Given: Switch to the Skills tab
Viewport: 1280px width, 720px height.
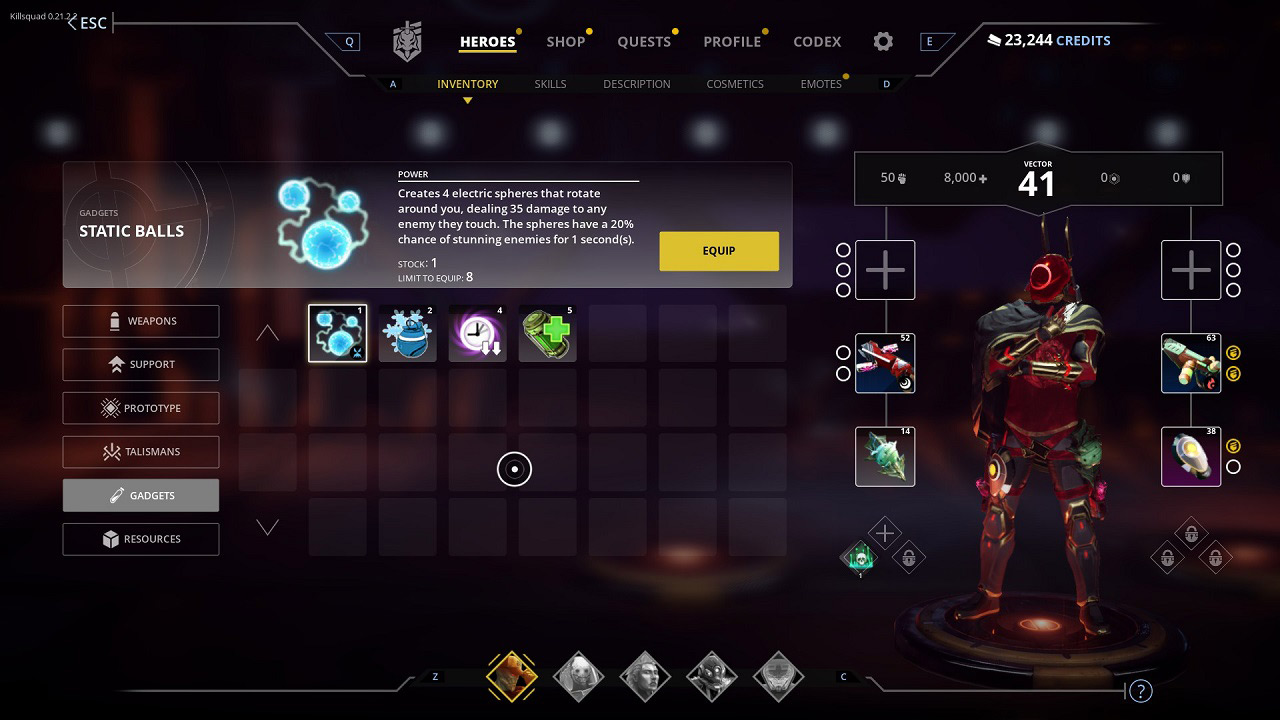Looking at the screenshot, I should (x=551, y=84).
